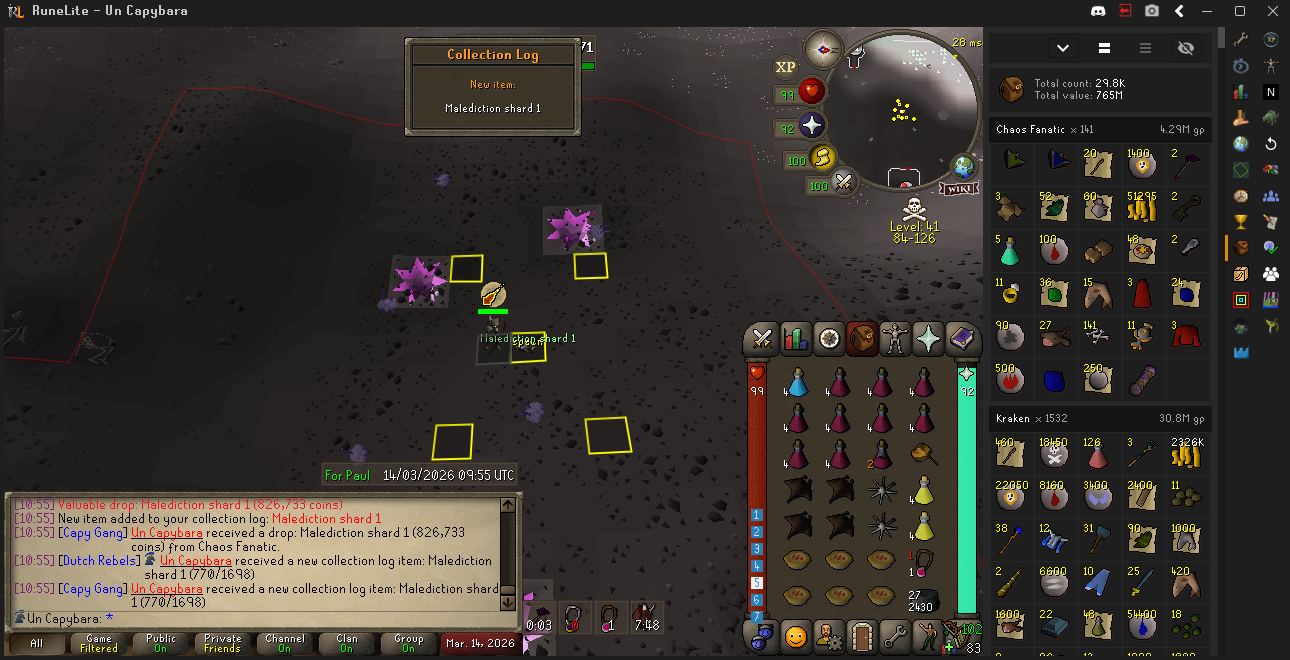
Task: Open the Spellbook tab
Action: [961, 339]
